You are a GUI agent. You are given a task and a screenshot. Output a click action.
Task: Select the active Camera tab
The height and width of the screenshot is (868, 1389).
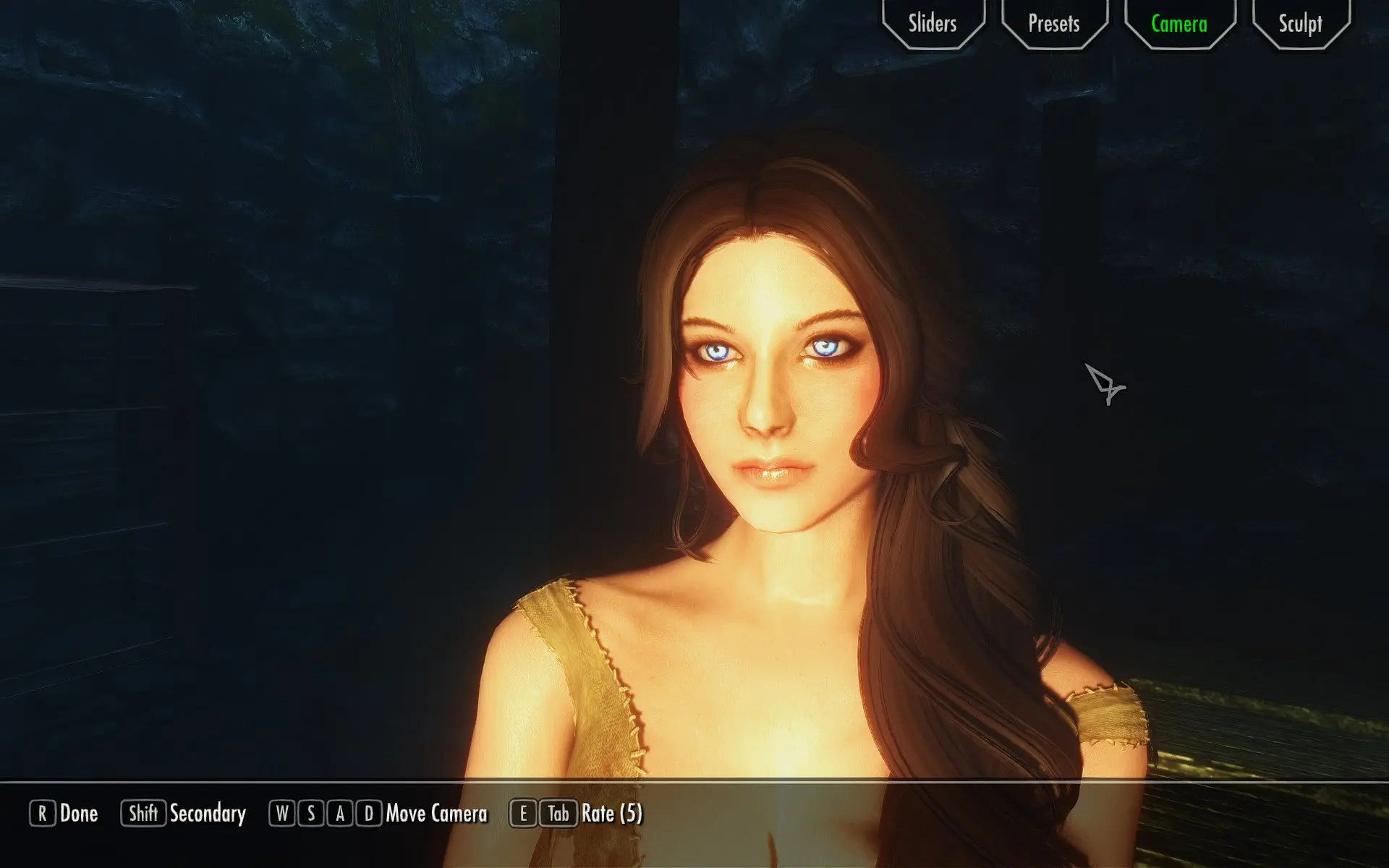1178,24
